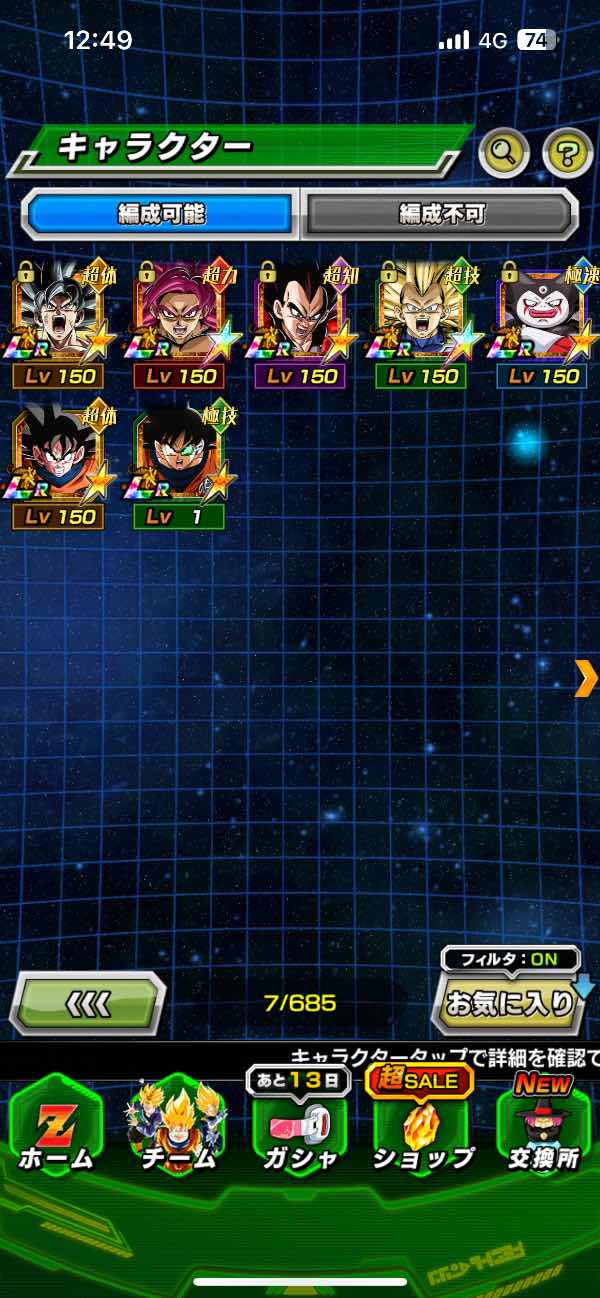600x1298 pixels.
Task: Switch to the 編成可能 tab
Action: point(162,213)
